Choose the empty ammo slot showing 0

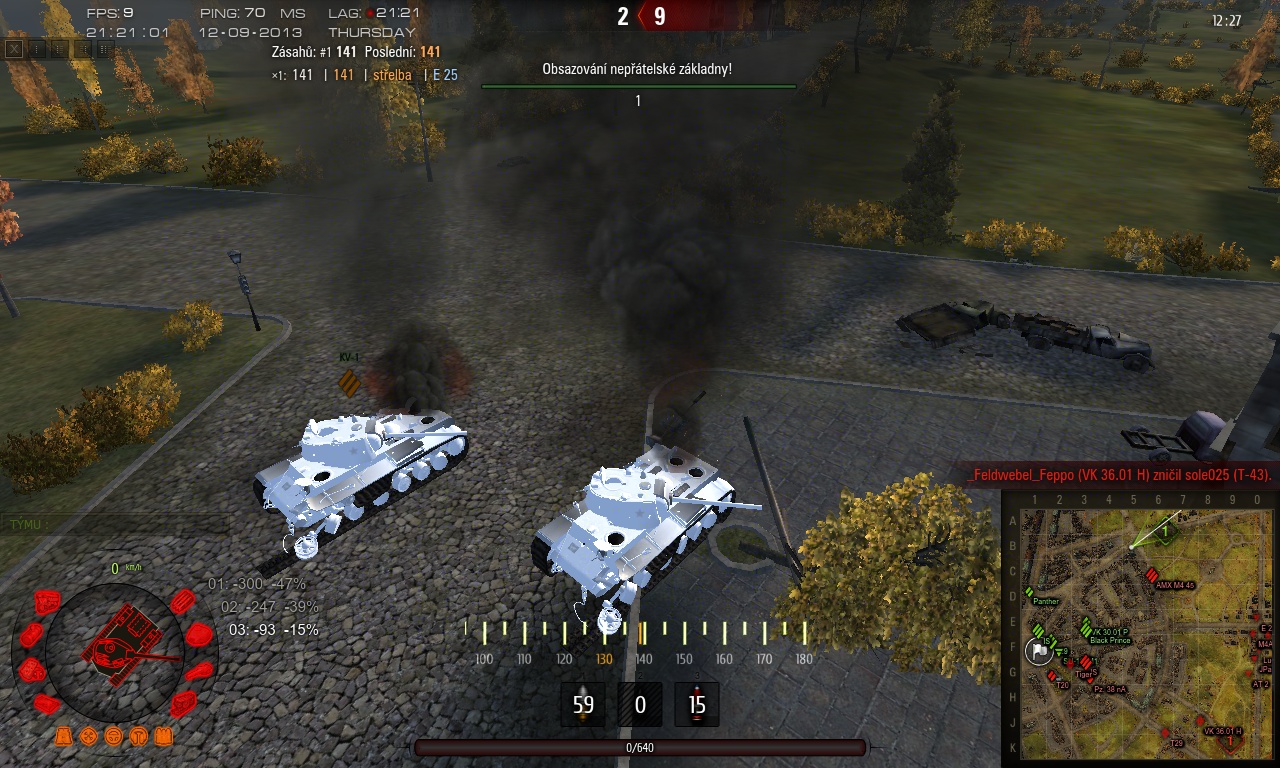[x=640, y=704]
